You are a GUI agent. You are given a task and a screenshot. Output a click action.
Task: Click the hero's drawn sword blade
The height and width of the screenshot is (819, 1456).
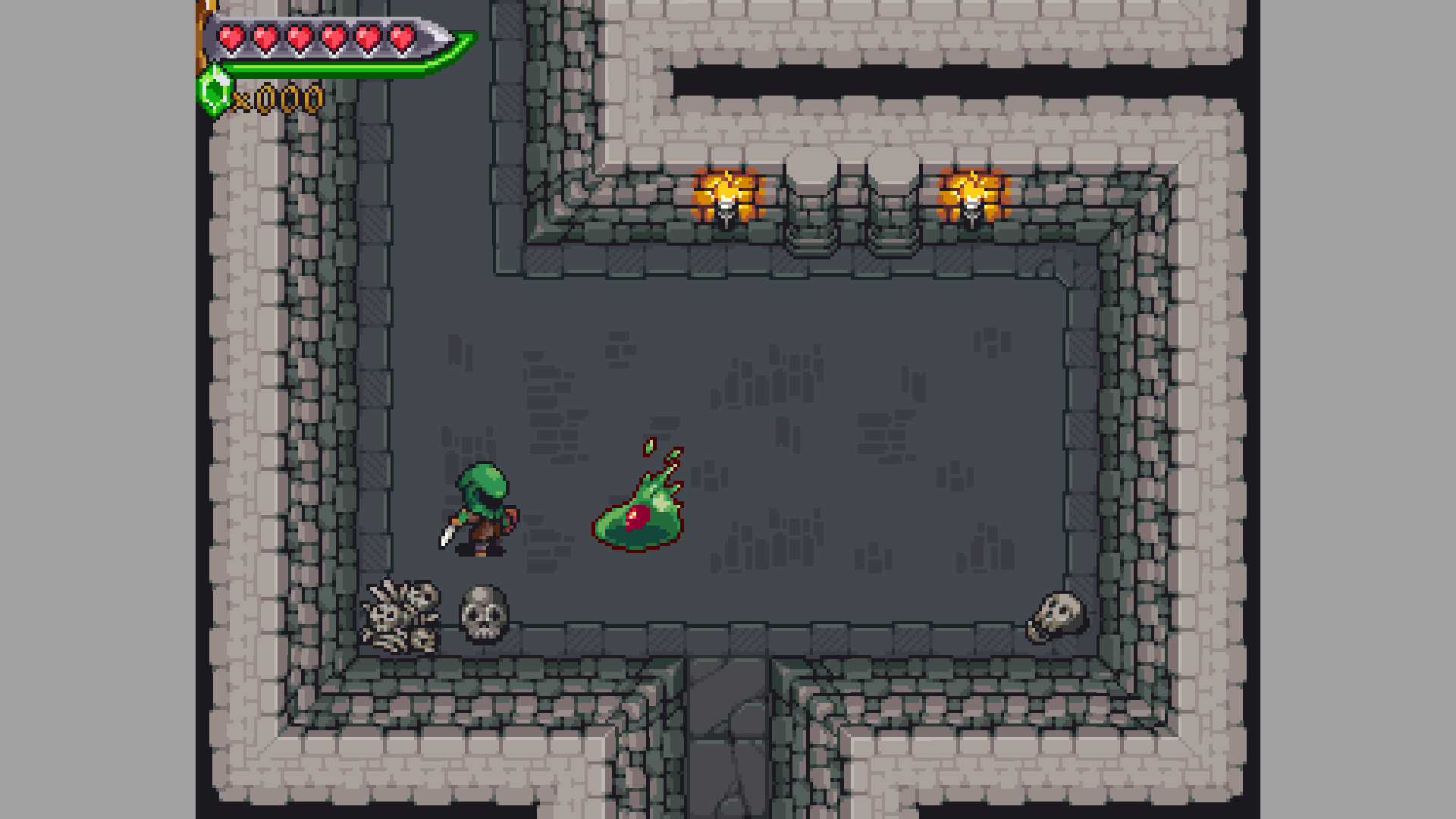447,535
